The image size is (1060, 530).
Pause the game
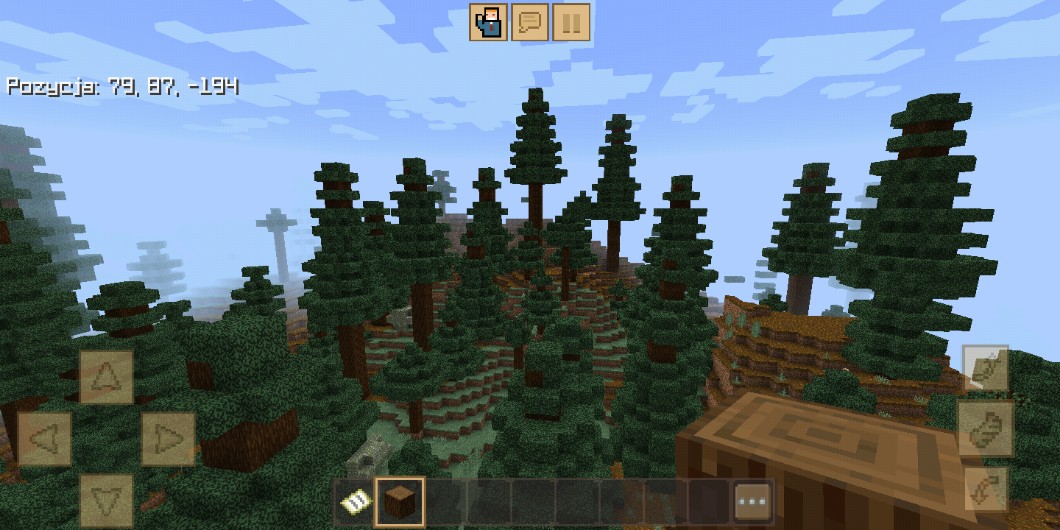coord(571,22)
